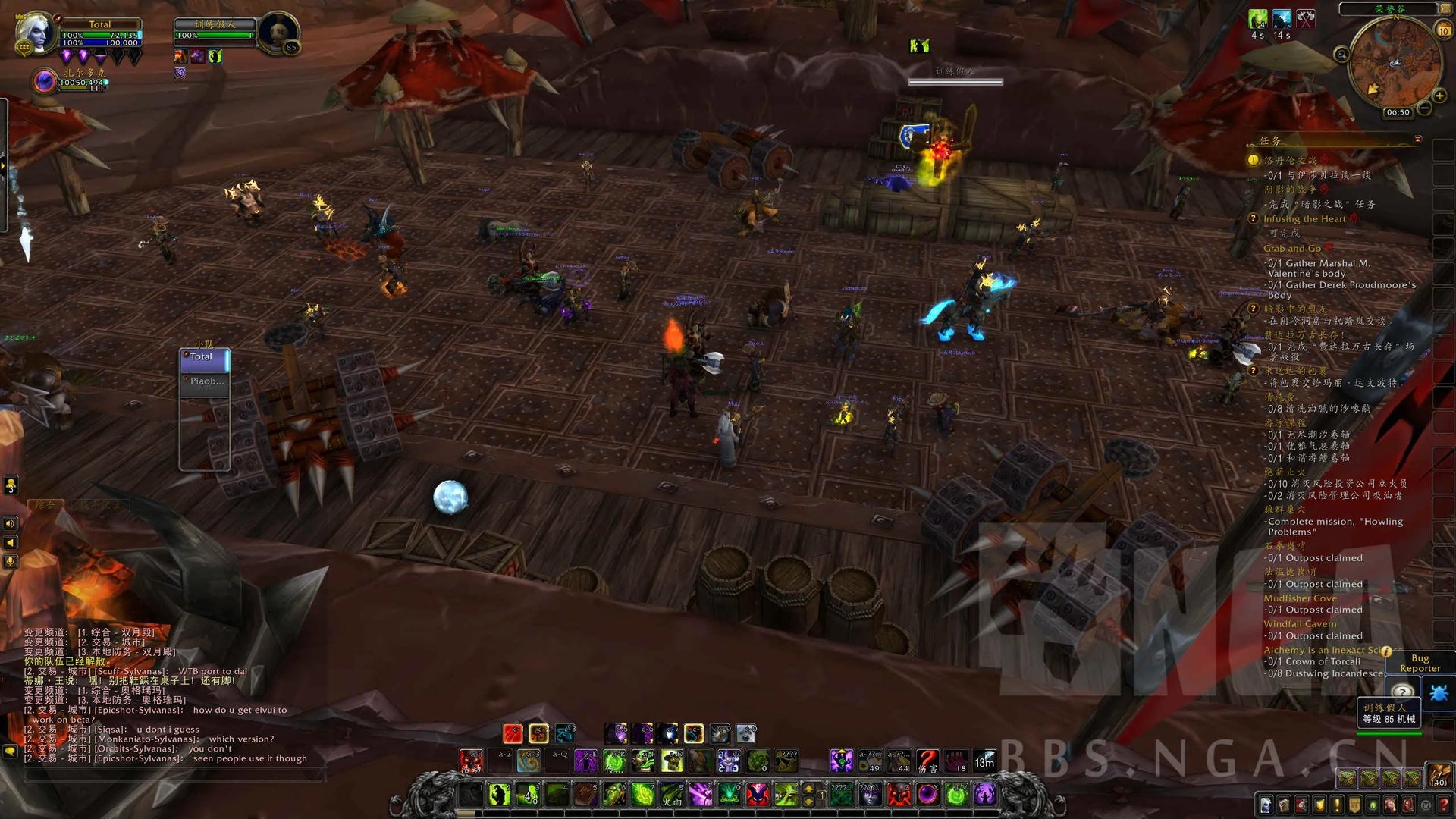This screenshot has height=819, width=1456.
Task: Use the red question mark damage slot
Action: [x=927, y=761]
